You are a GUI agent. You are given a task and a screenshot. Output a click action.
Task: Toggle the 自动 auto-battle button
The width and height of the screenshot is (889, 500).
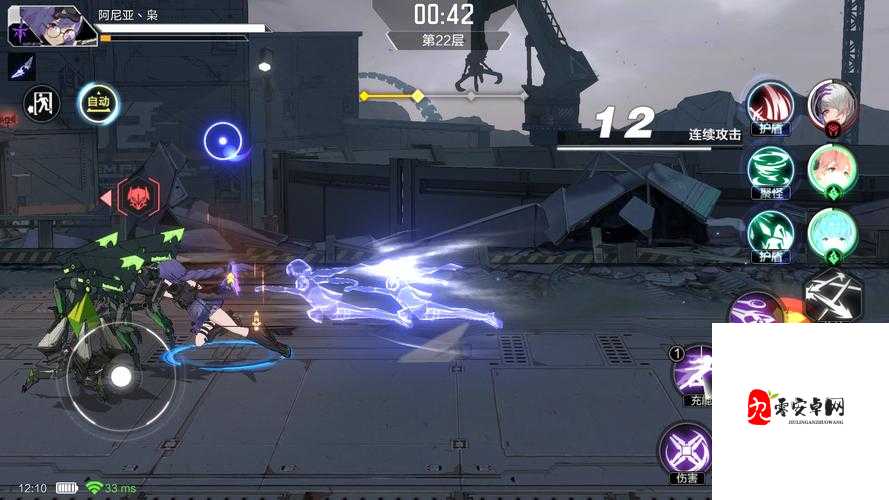click(x=98, y=101)
